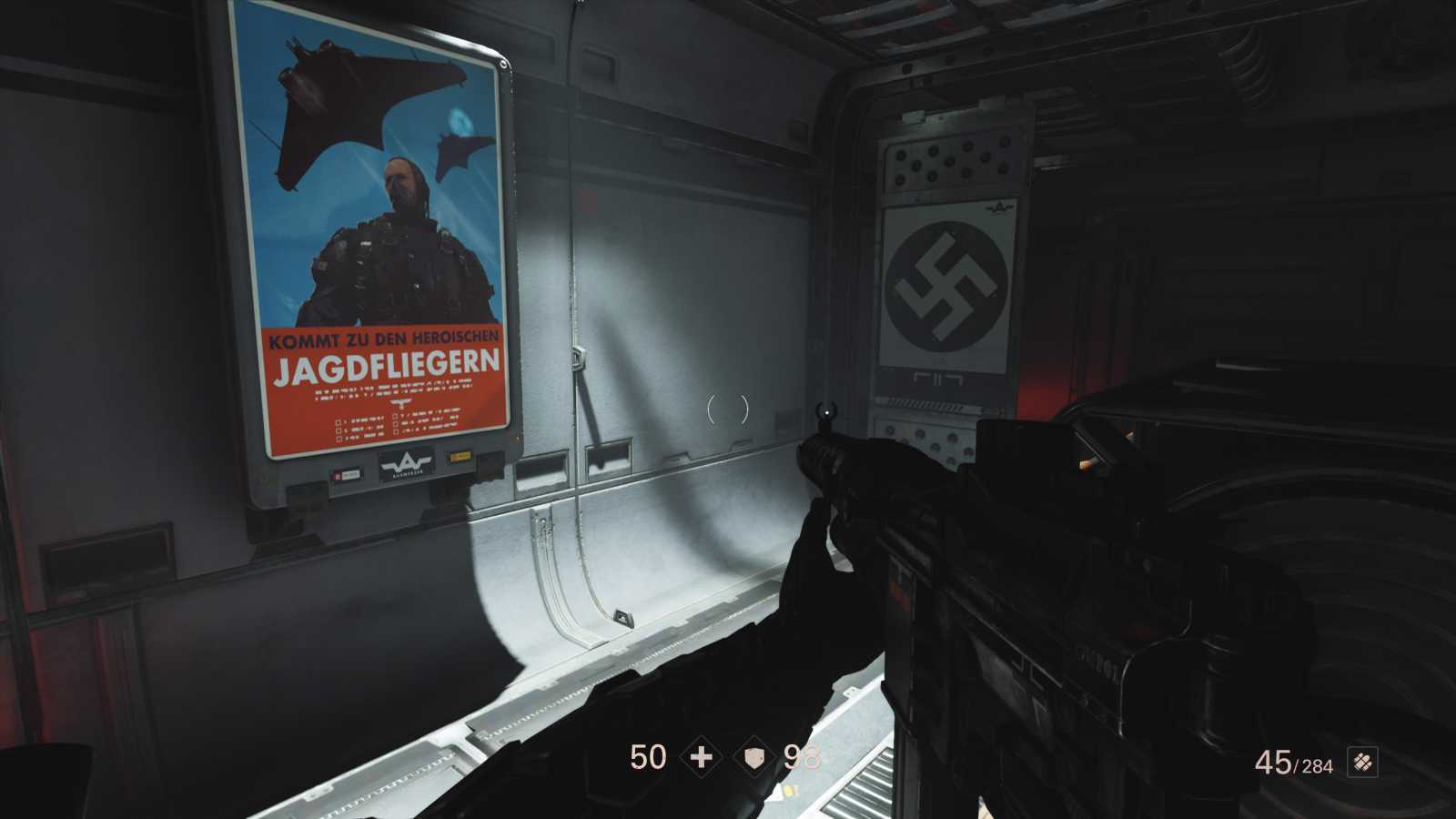Click the health value 50 in the HUD
This screenshot has height=819, width=1456.
coord(647,756)
